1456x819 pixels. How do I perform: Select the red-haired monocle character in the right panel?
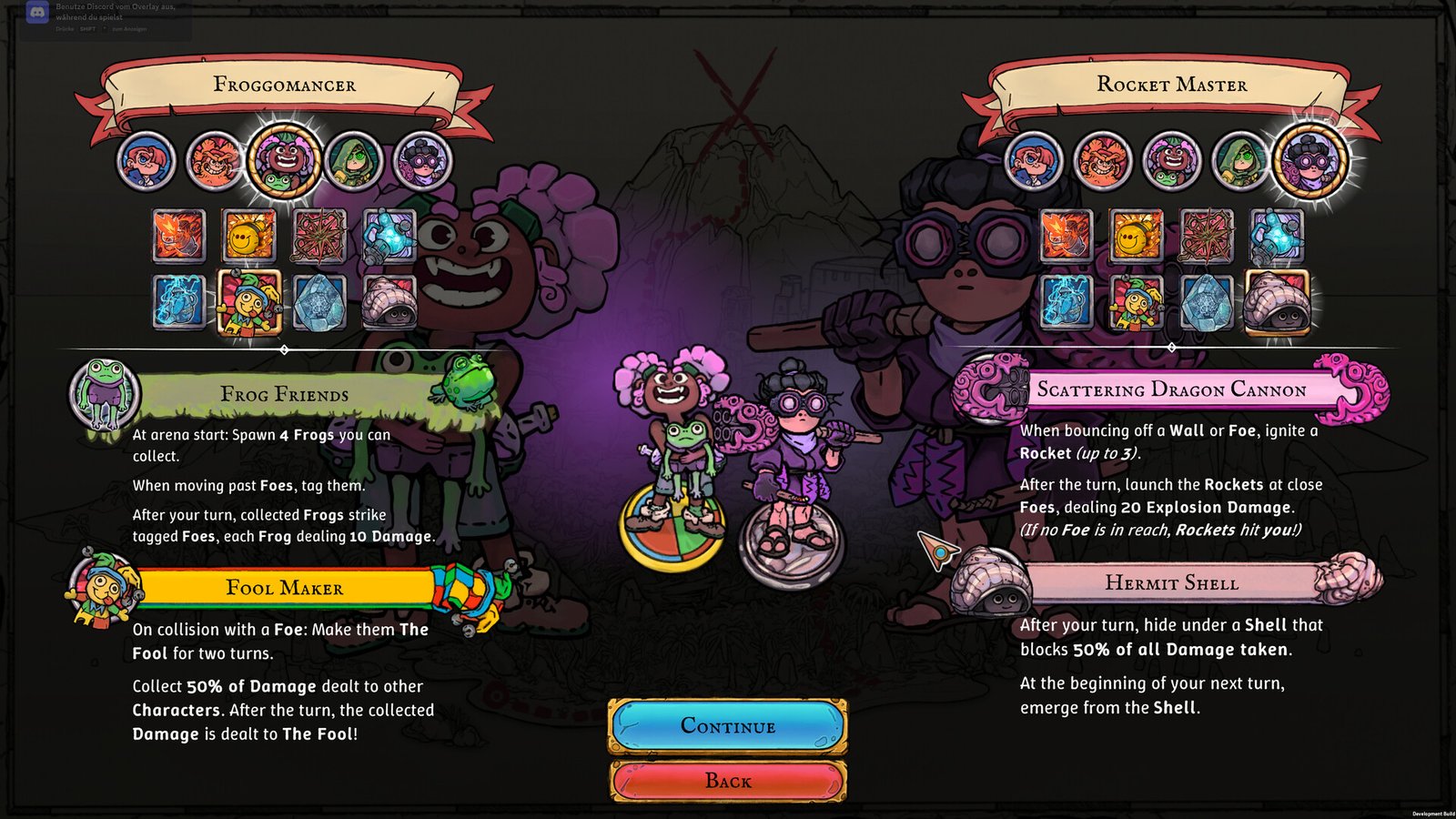[x=1034, y=161]
